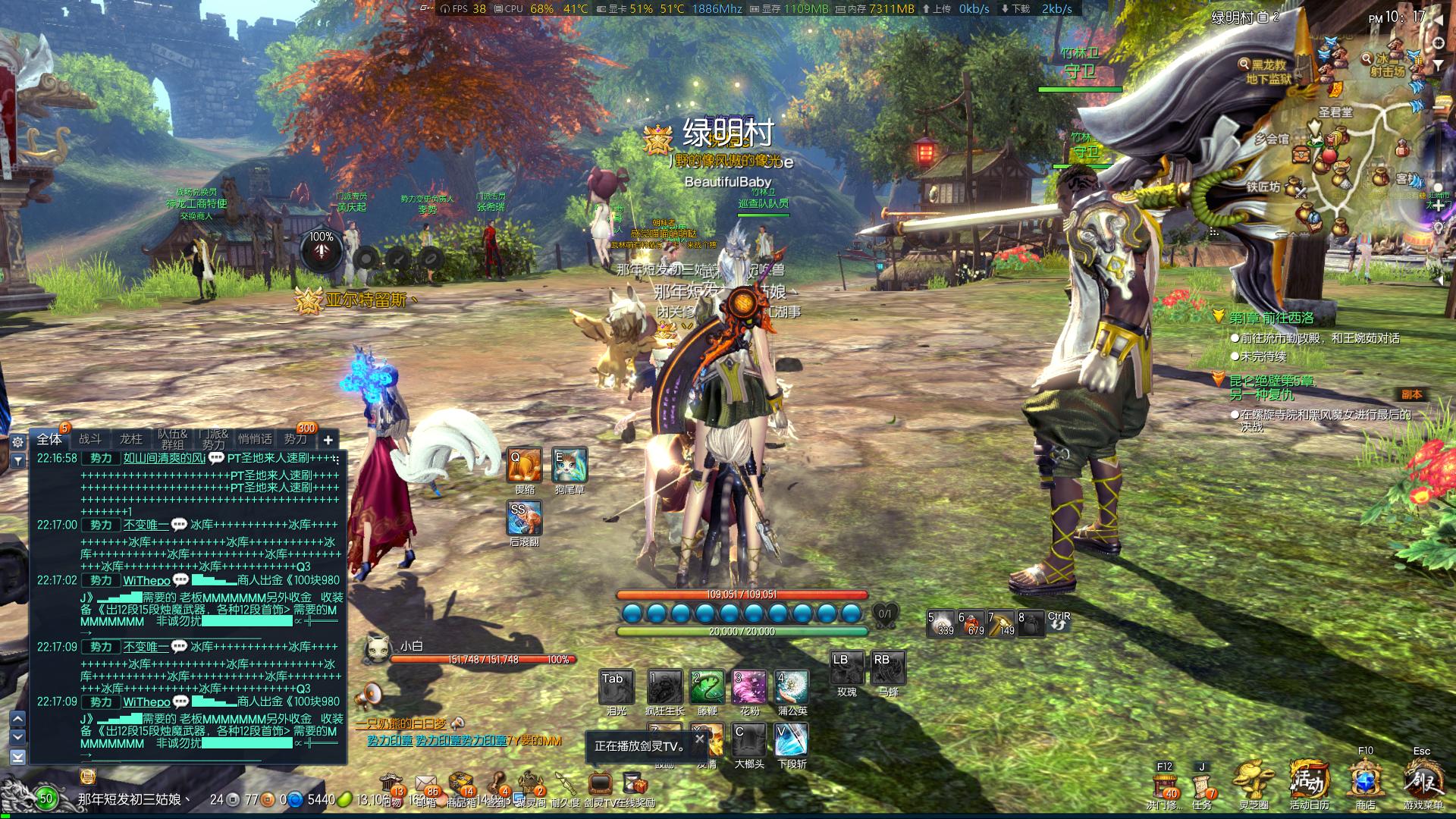
Task: Show the 活动日历 event calendar
Action: [x=1309, y=781]
